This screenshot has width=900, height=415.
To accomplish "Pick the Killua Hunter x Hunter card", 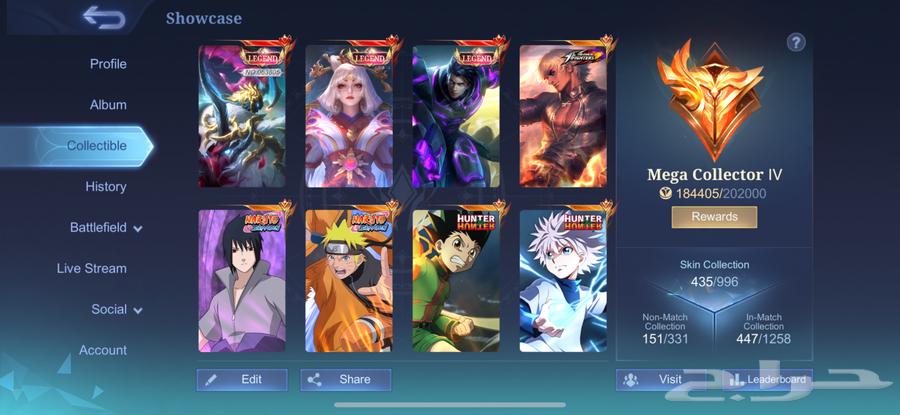I will pos(562,280).
